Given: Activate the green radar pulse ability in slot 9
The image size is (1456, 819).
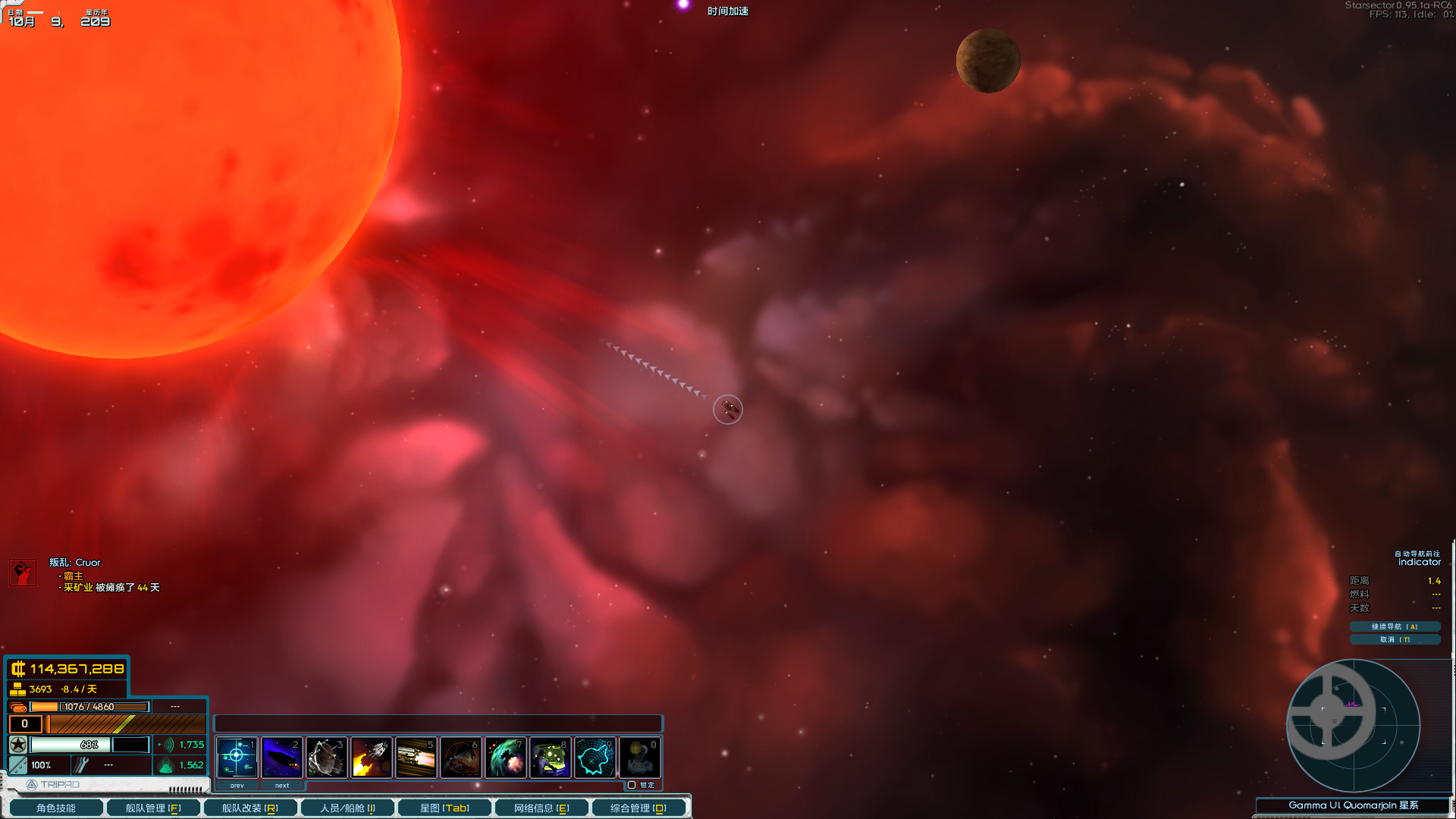Looking at the screenshot, I should (595, 757).
